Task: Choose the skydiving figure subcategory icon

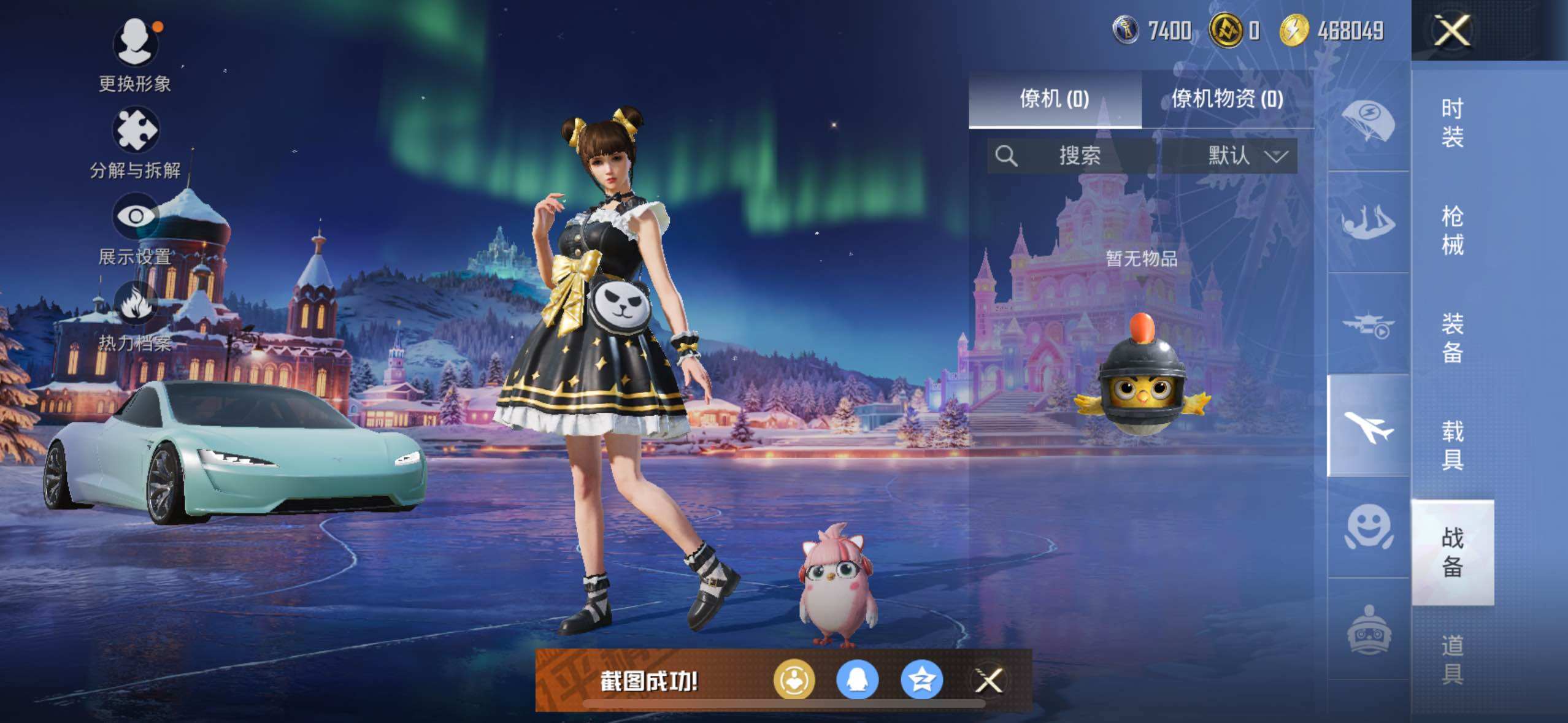Action: click(1369, 222)
